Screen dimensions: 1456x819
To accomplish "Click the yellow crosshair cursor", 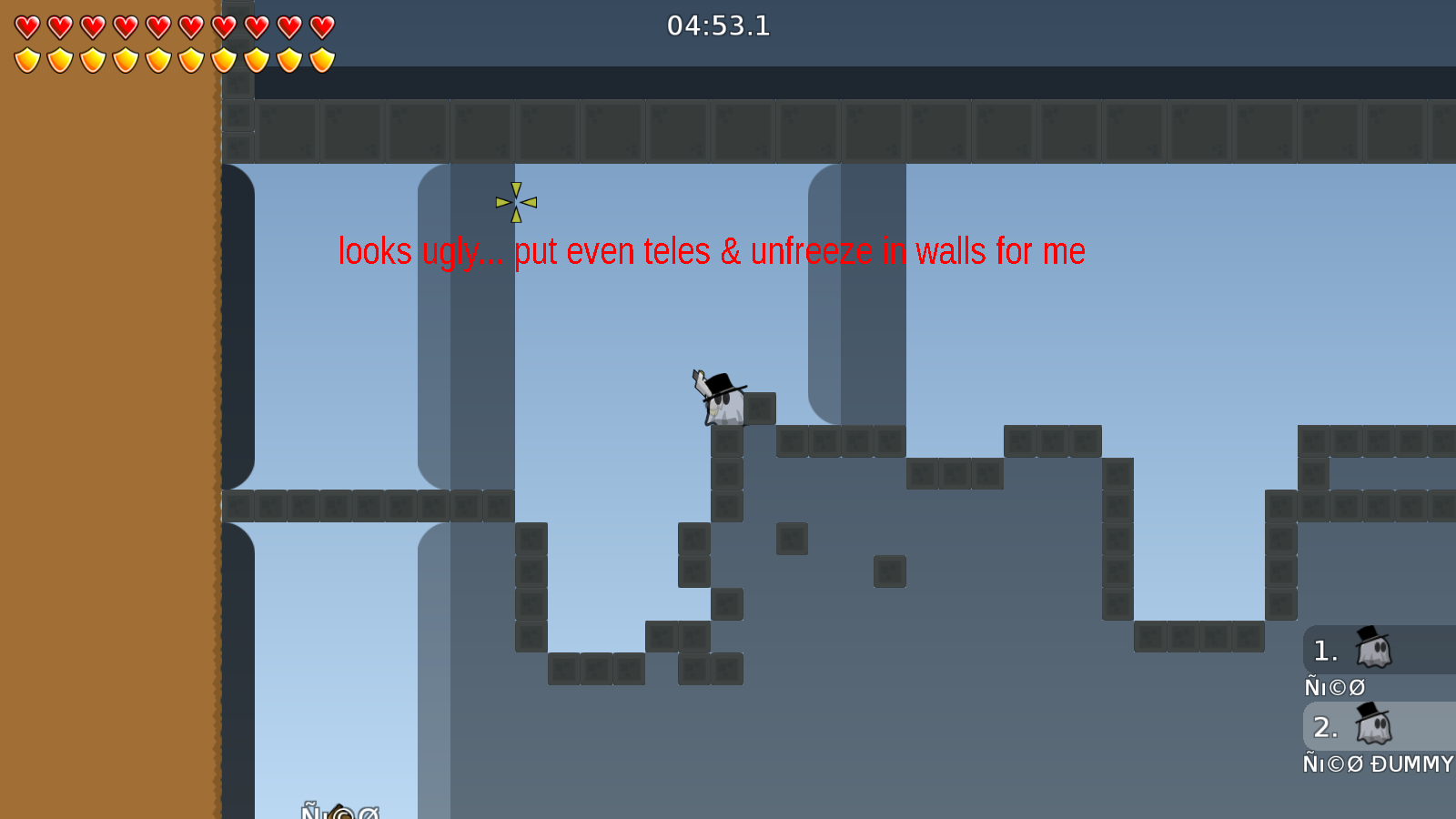I will tap(515, 201).
